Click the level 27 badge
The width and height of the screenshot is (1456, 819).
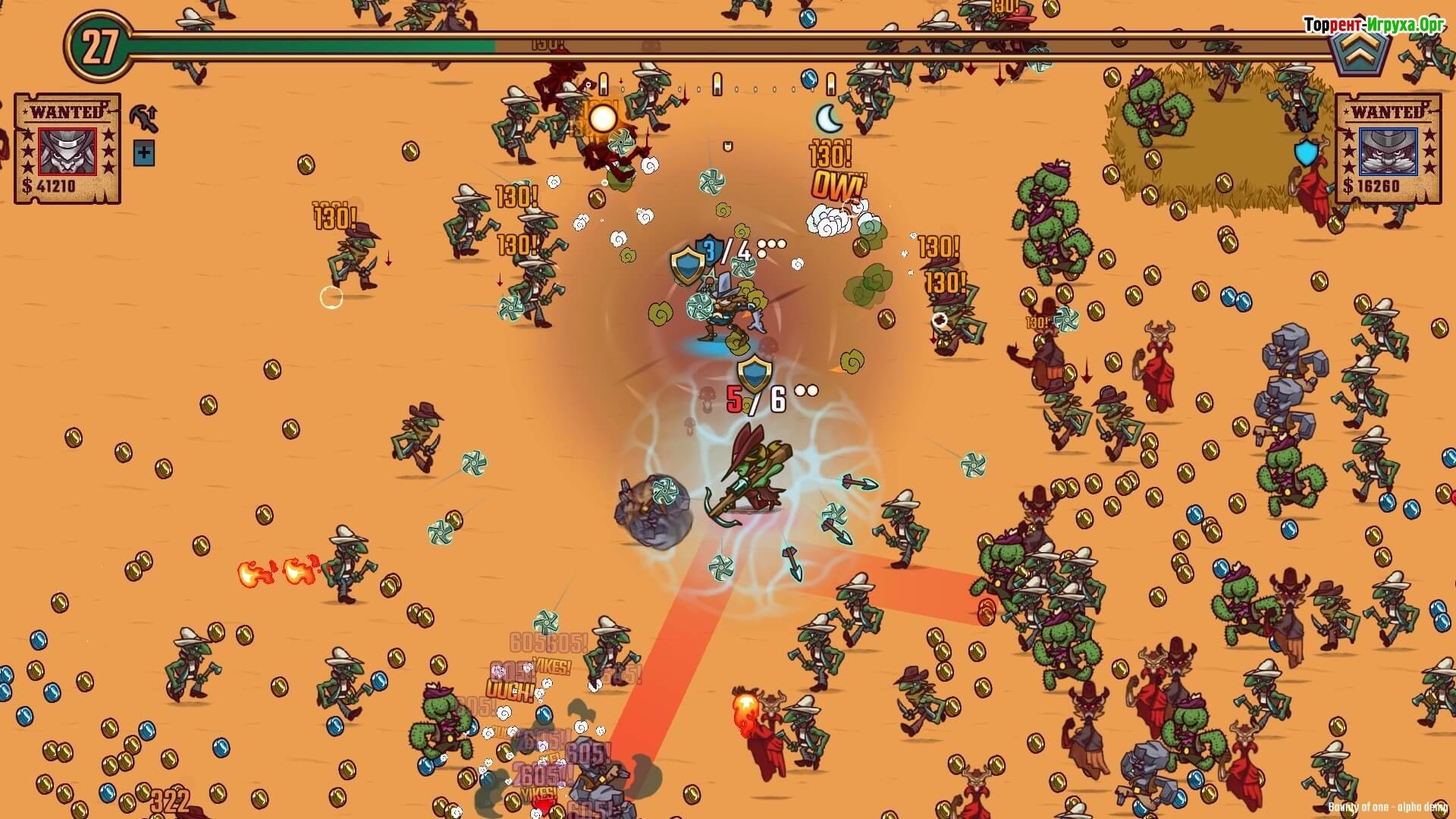pyautogui.click(x=99, y=47)
